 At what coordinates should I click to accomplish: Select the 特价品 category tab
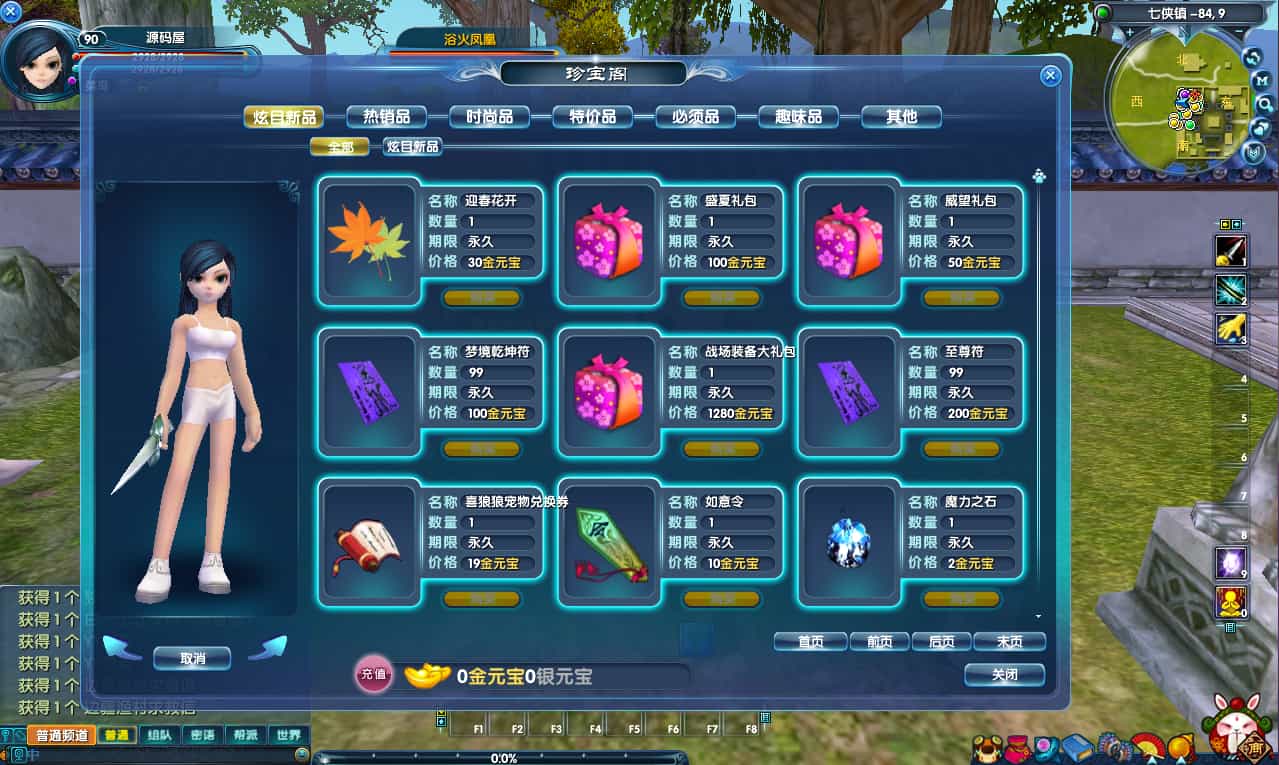pyautogui.click(x=592, y=117)
